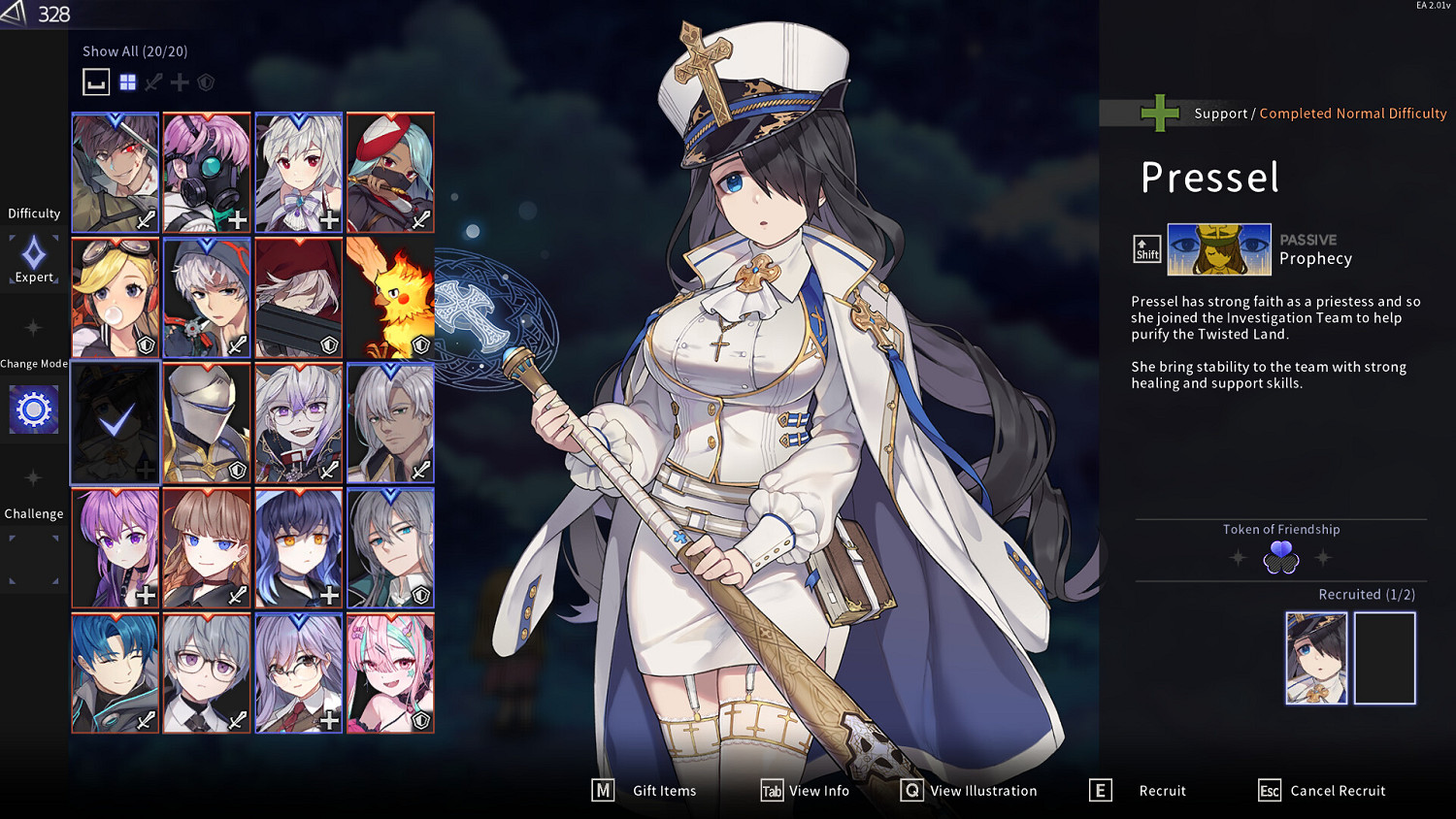Screen dimensions: 1456x819
Task: Open the Change Mode gear icon
Action: pos(33,409)
